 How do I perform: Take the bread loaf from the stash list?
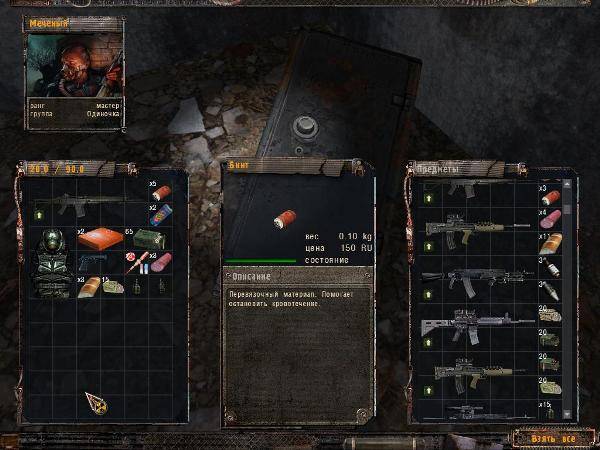(x=551, y=244)
